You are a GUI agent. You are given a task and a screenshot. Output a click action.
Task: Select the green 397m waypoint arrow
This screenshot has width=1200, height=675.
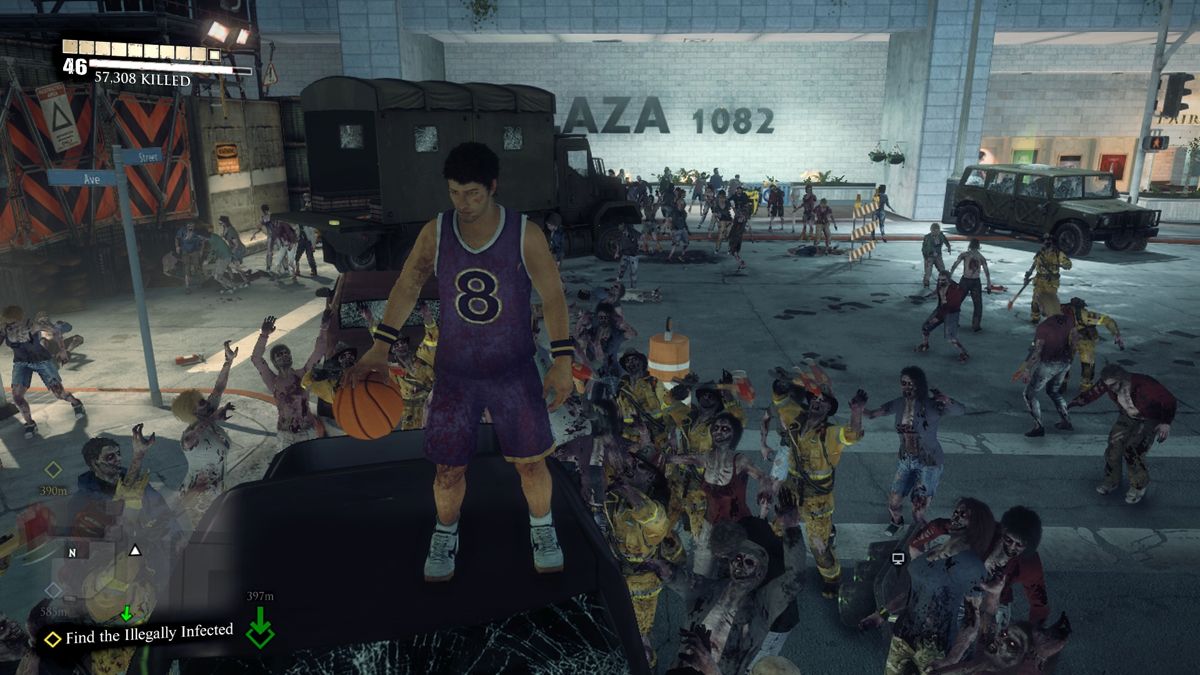click(260, 626)
